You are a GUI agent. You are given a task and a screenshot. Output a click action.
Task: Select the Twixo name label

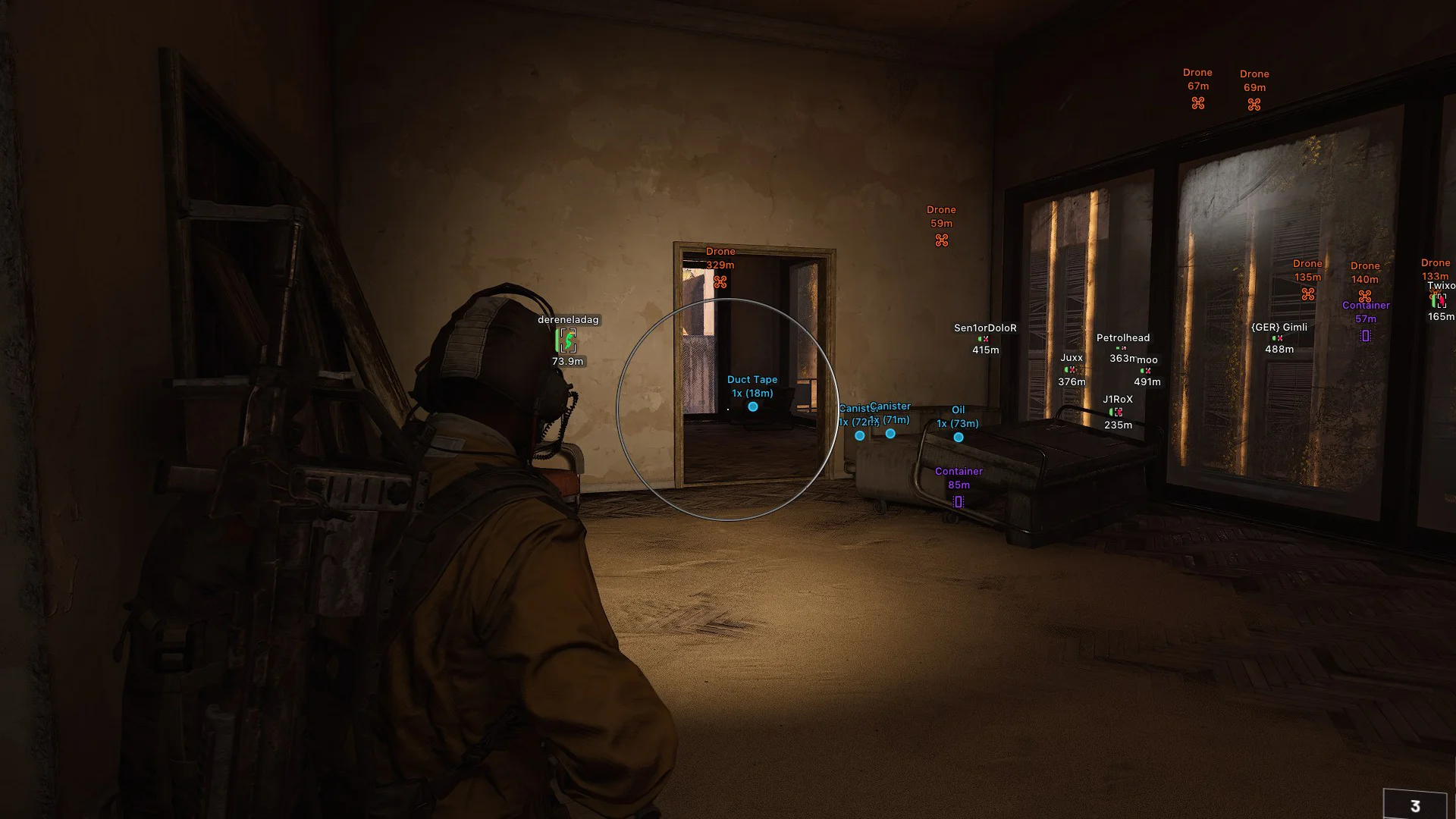1440,286
